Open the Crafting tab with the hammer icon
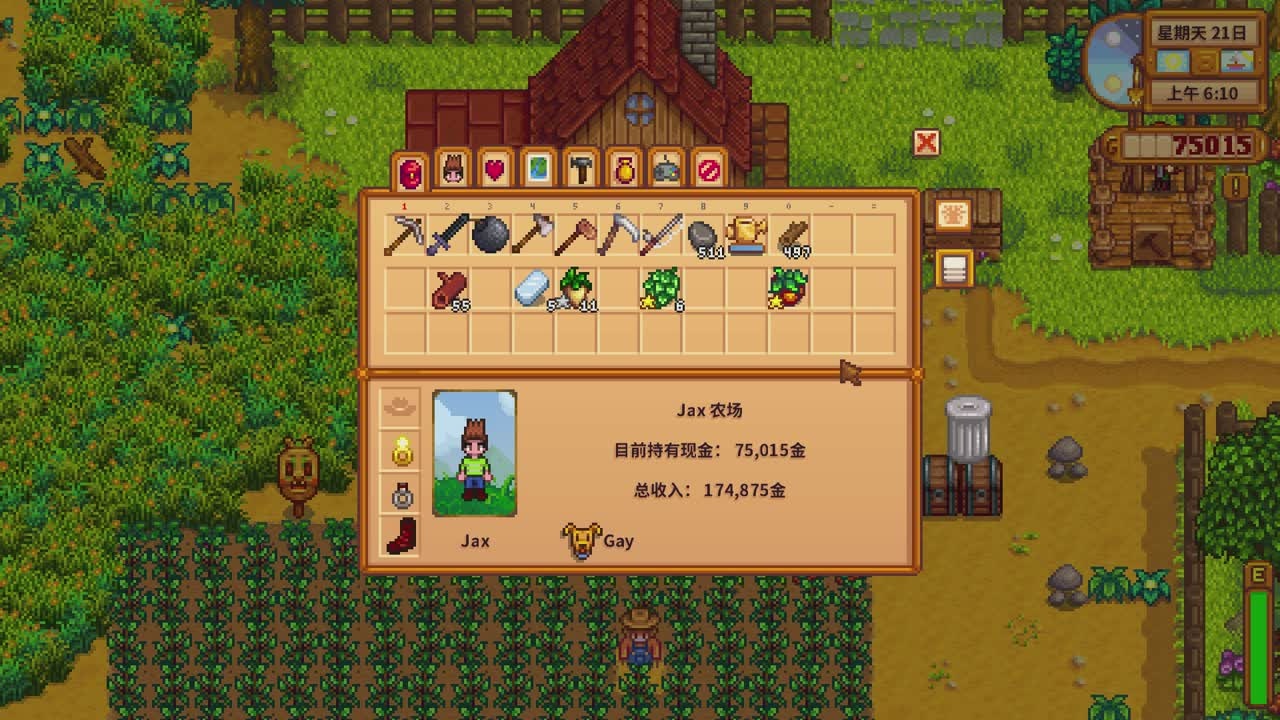The image size is (1280, 720). [x=581, y=170]
